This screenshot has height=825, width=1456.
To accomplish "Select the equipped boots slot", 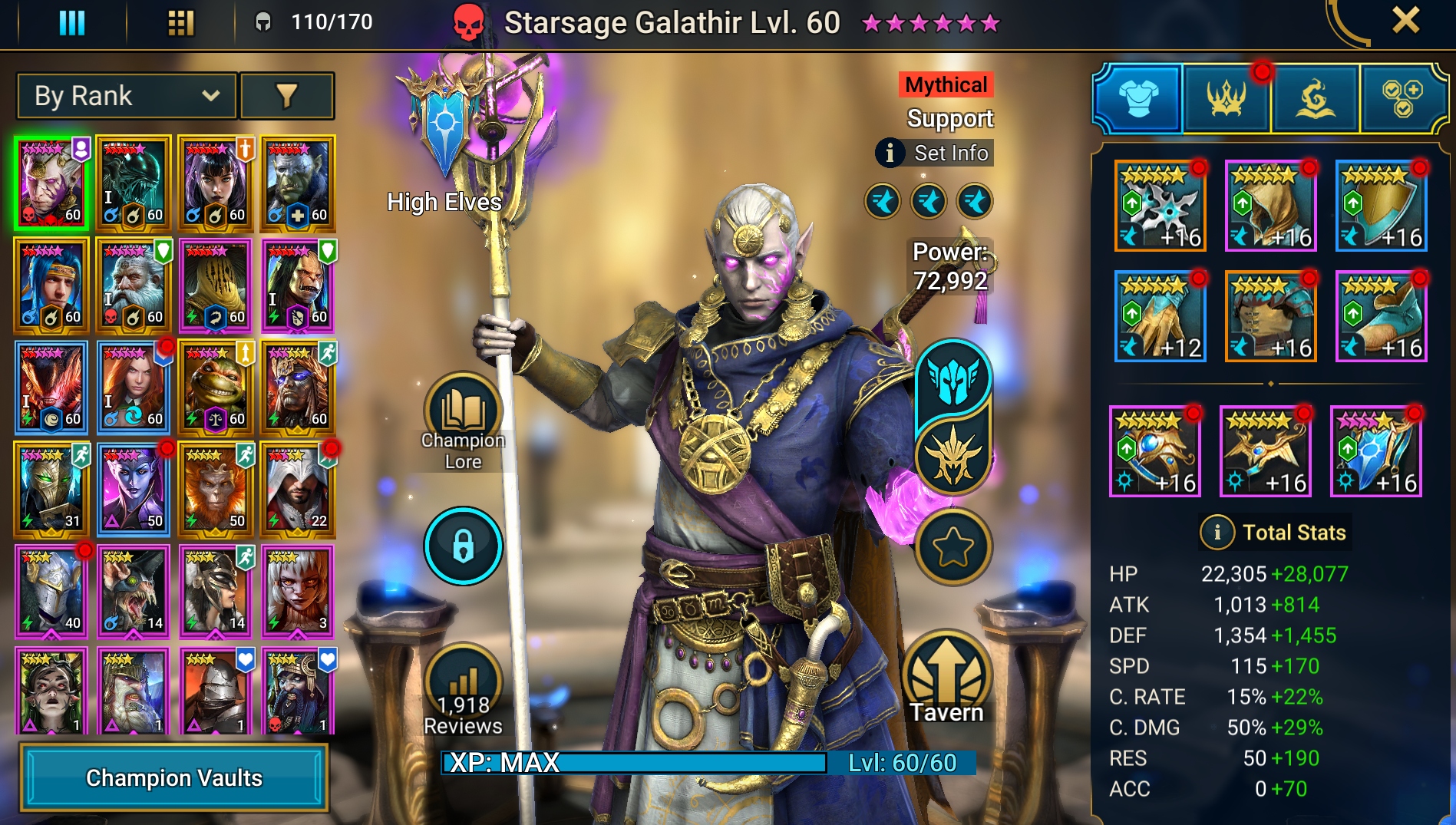I will point(1381,316).
